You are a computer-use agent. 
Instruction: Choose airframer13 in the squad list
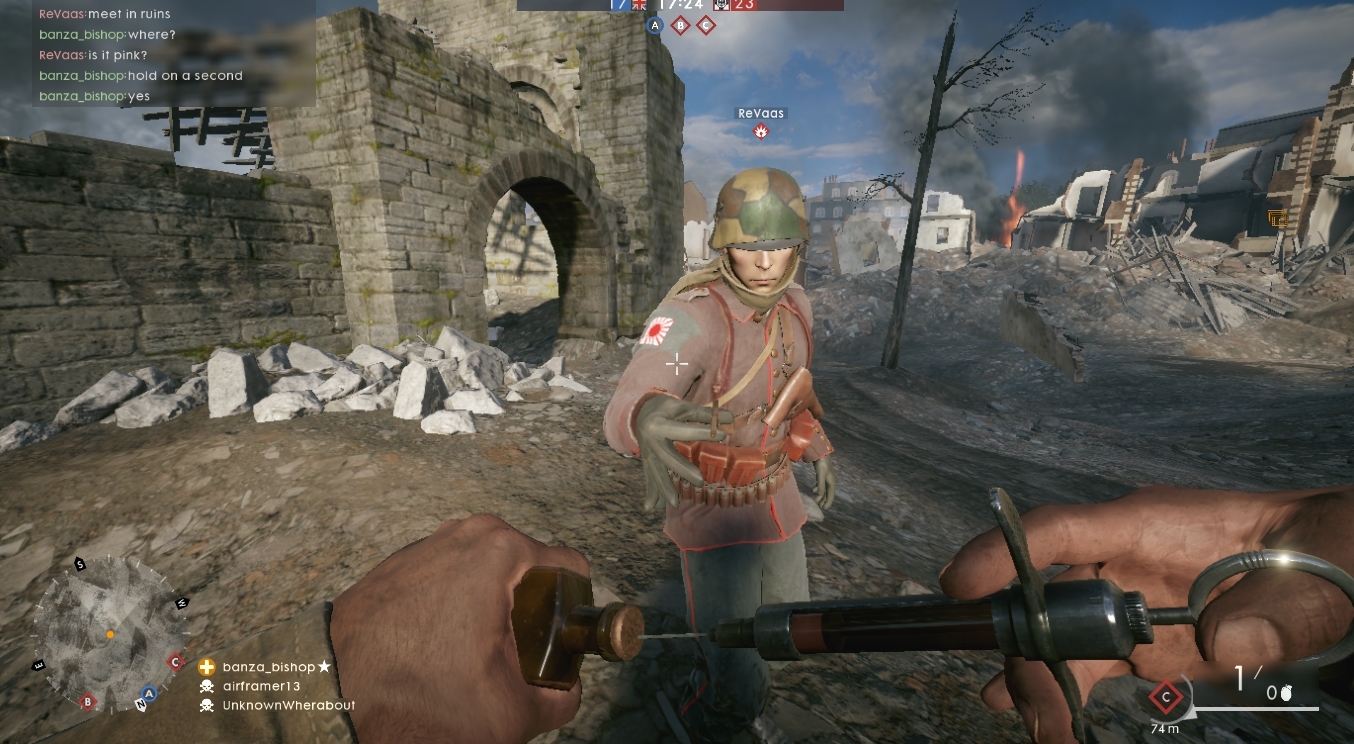point(260,686)
